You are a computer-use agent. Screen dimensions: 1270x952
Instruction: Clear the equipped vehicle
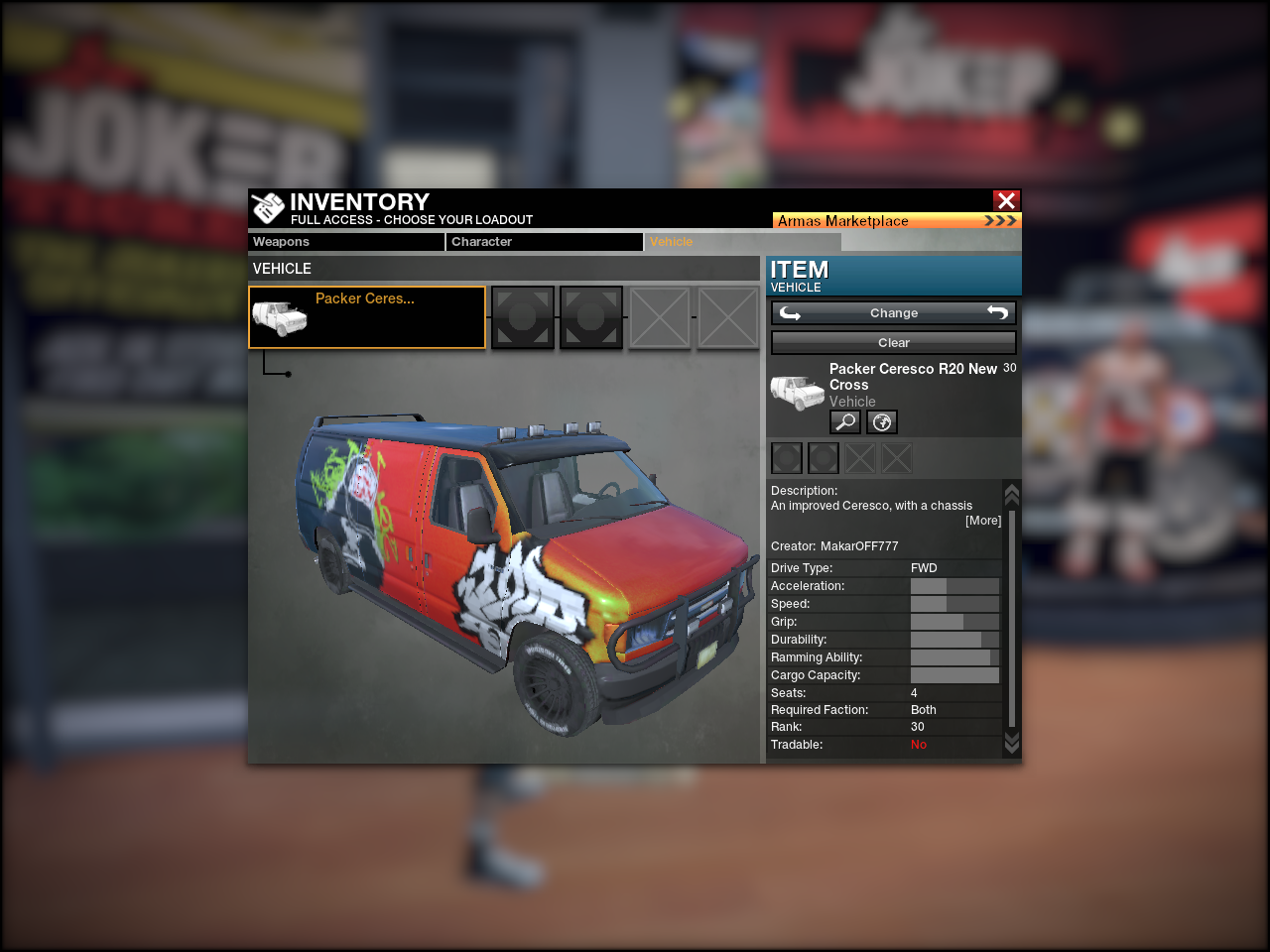pyautogui.click(x=893, y=343)
